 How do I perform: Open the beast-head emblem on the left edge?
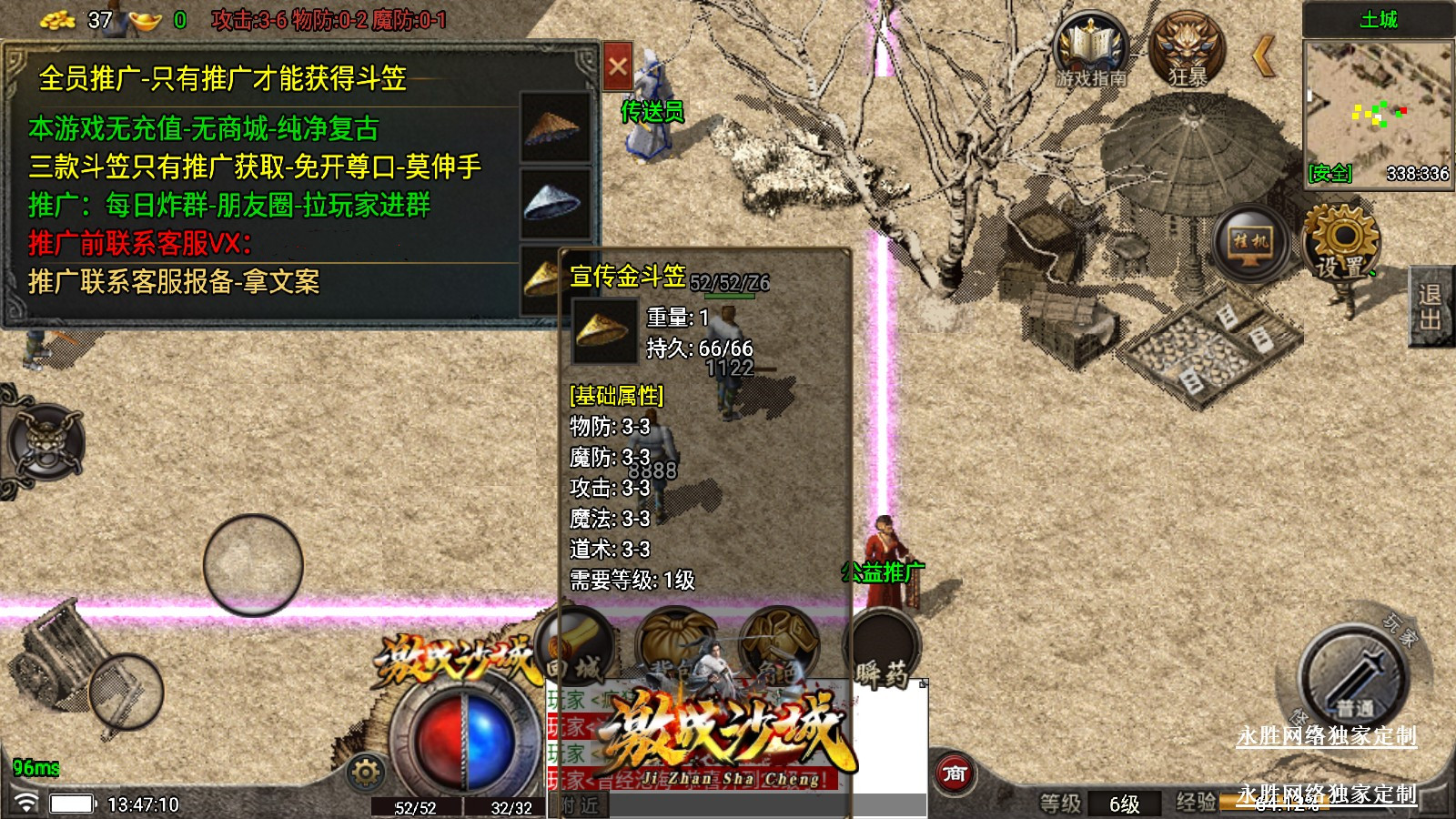44,443
